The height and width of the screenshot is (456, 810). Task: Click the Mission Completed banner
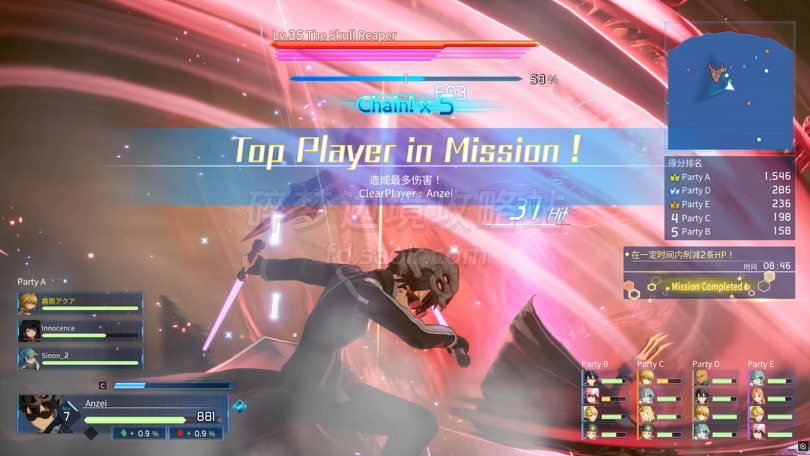pos(707,286)
